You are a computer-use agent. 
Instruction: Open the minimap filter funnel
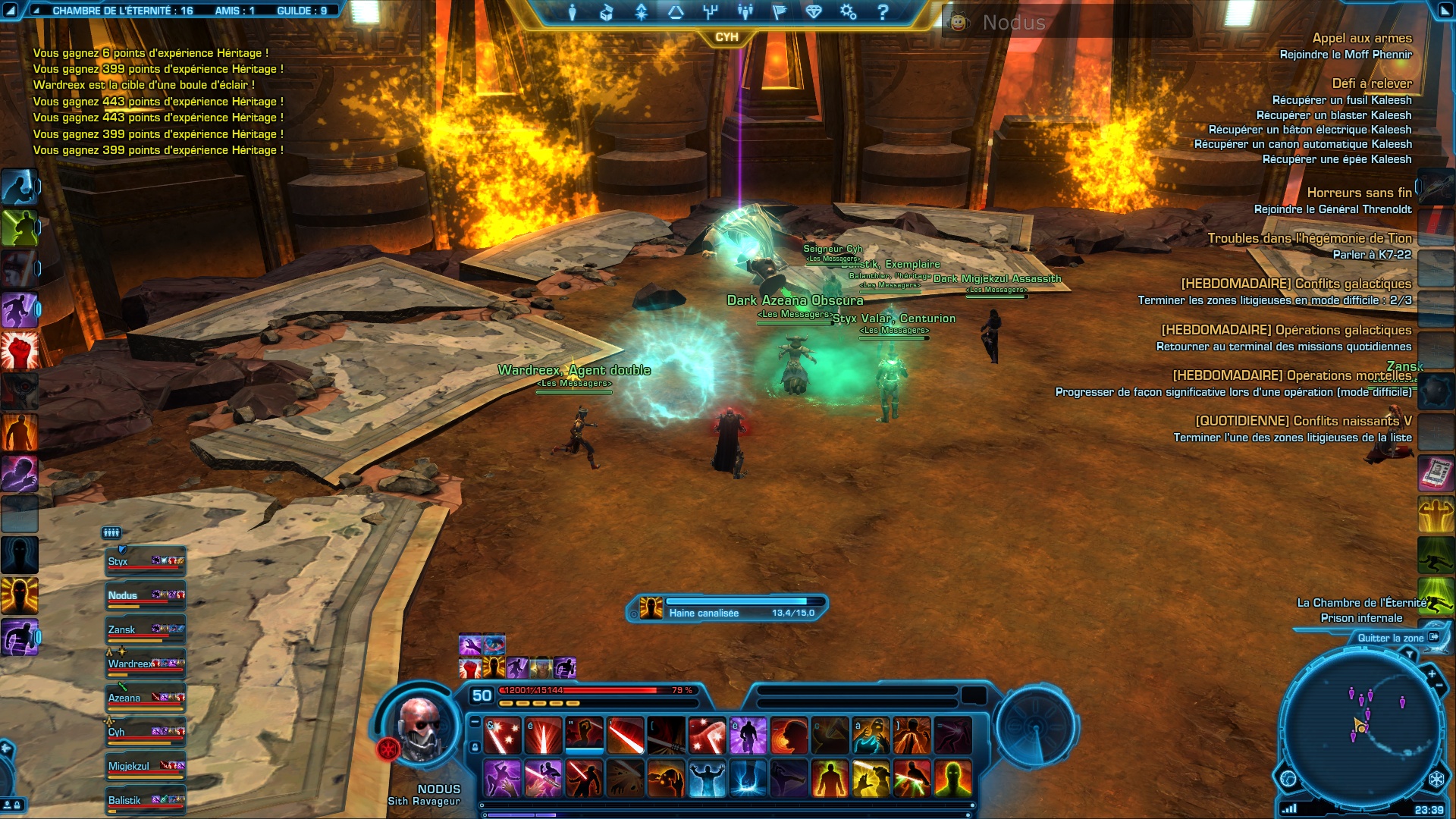(1410, 653)
